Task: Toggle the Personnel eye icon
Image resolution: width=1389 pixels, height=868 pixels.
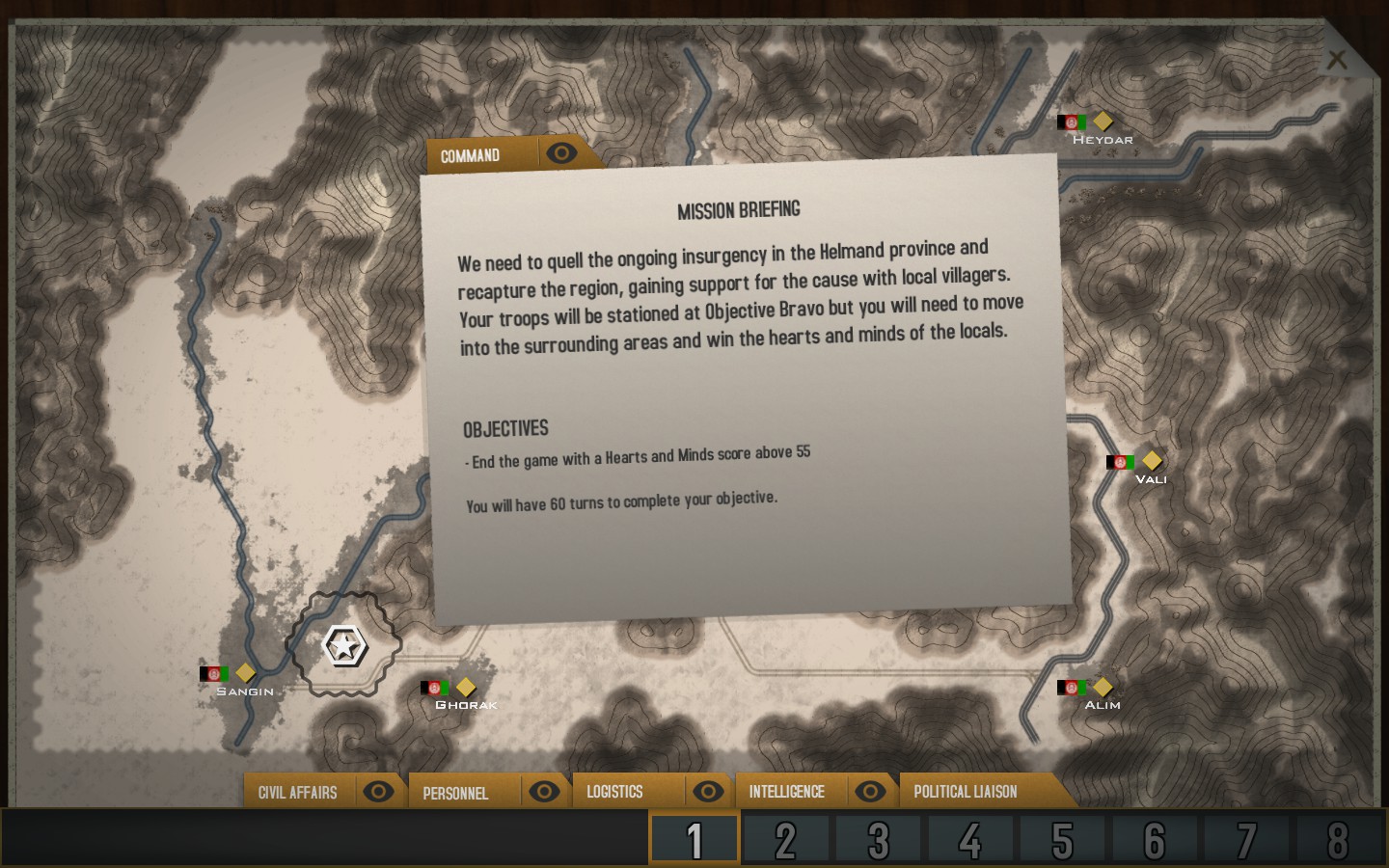Action: [544, 792]
